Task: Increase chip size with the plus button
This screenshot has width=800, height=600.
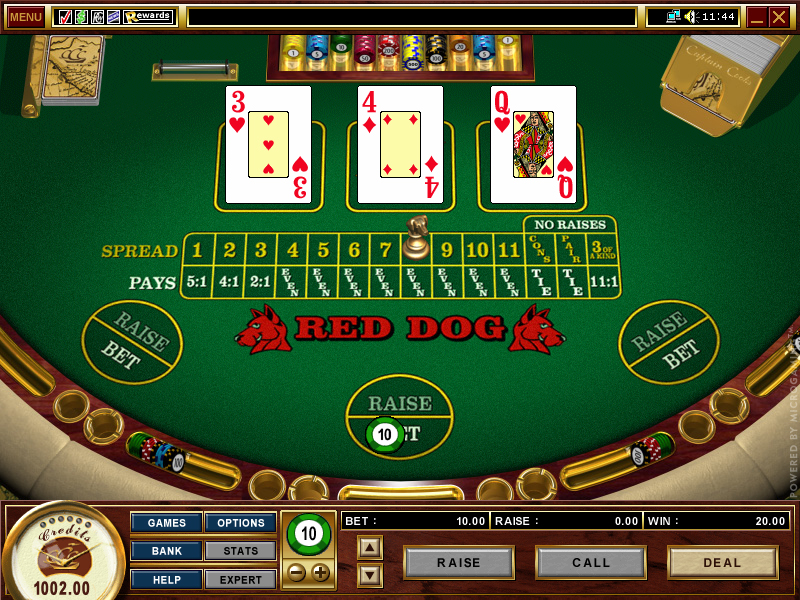Action: point(320,573)
